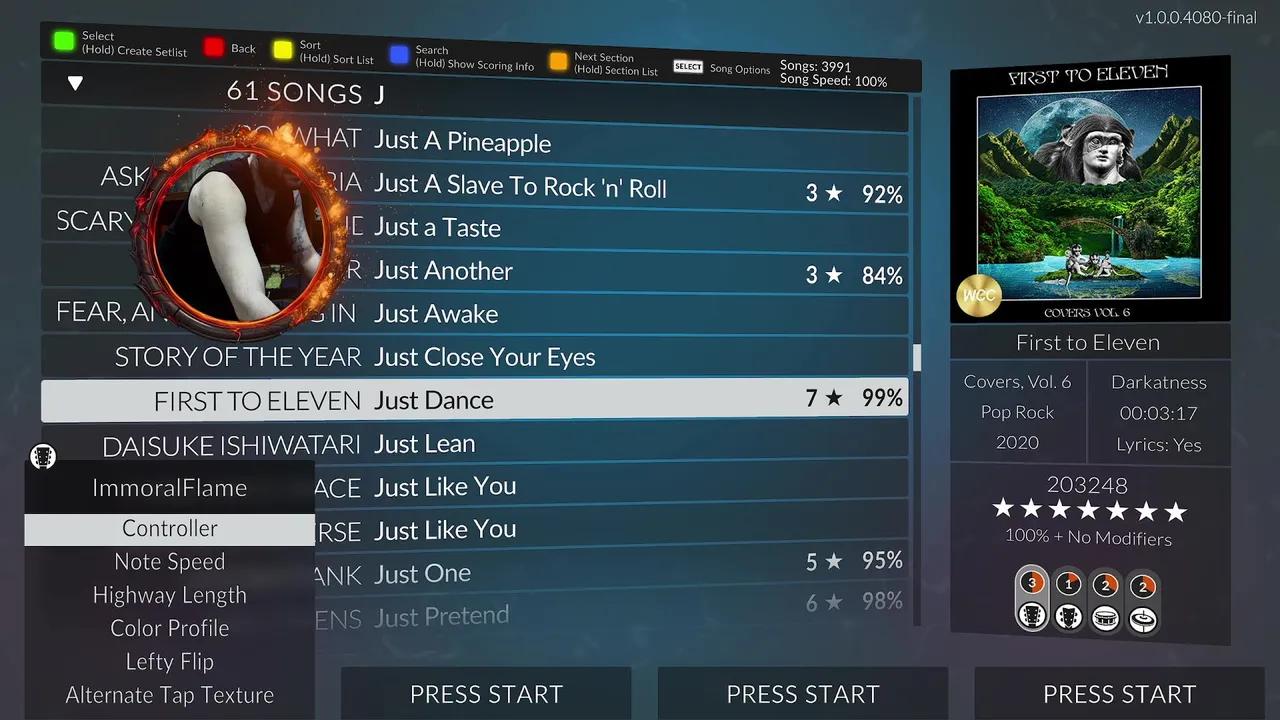Open the song list filter triangle dropdown
Viewport: 1280px width, 720px height.
pyautogui.click(x=75, y=83)
